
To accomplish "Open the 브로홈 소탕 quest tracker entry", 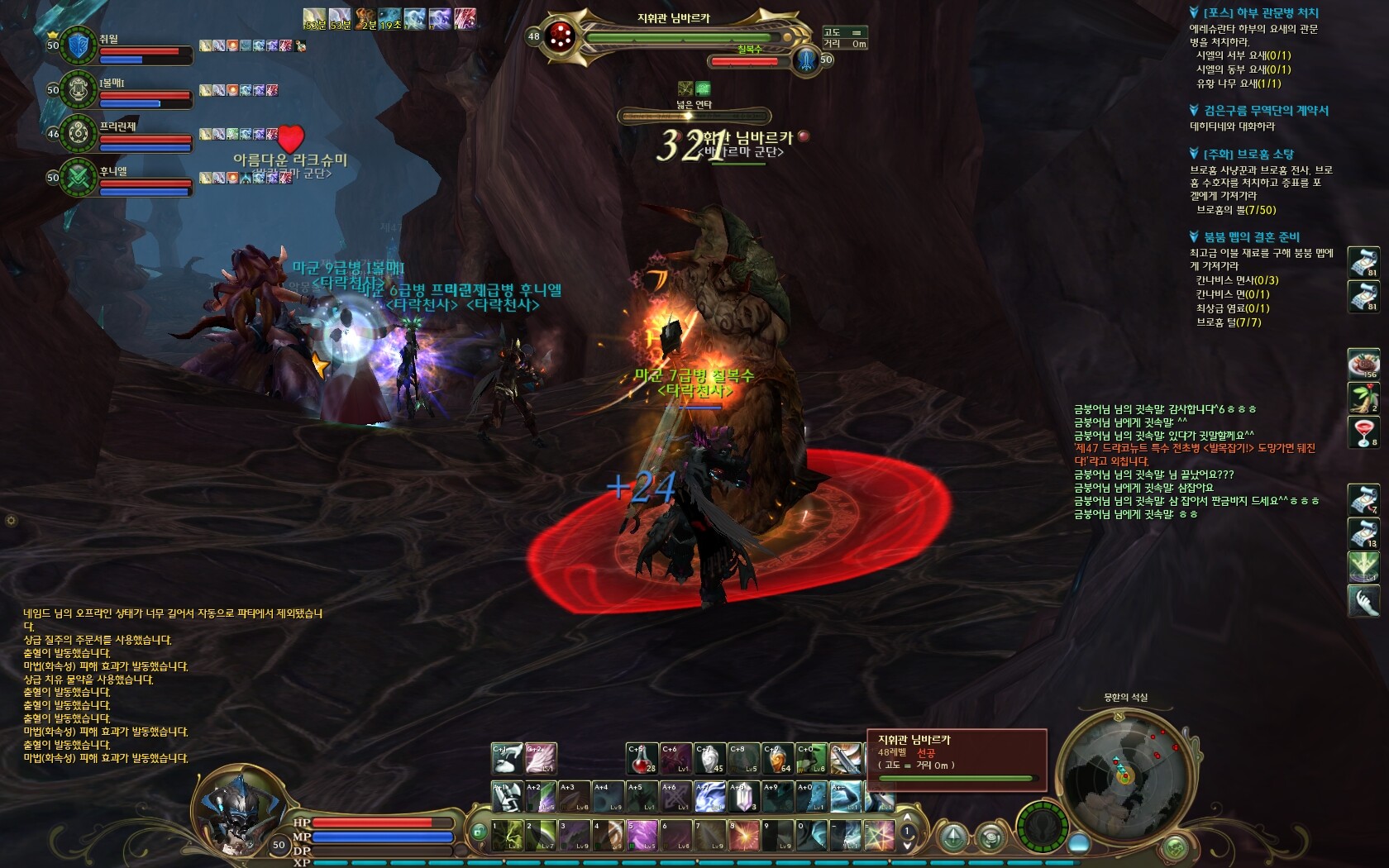I will pos(1248,155).
